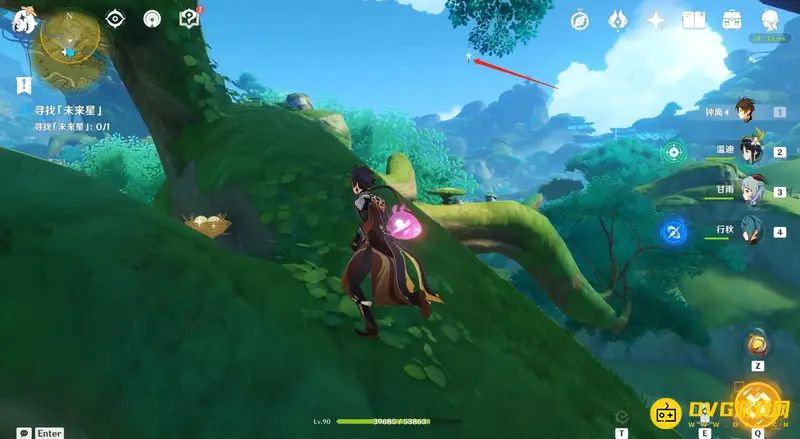Open the battle pass emblem icon

617,19
